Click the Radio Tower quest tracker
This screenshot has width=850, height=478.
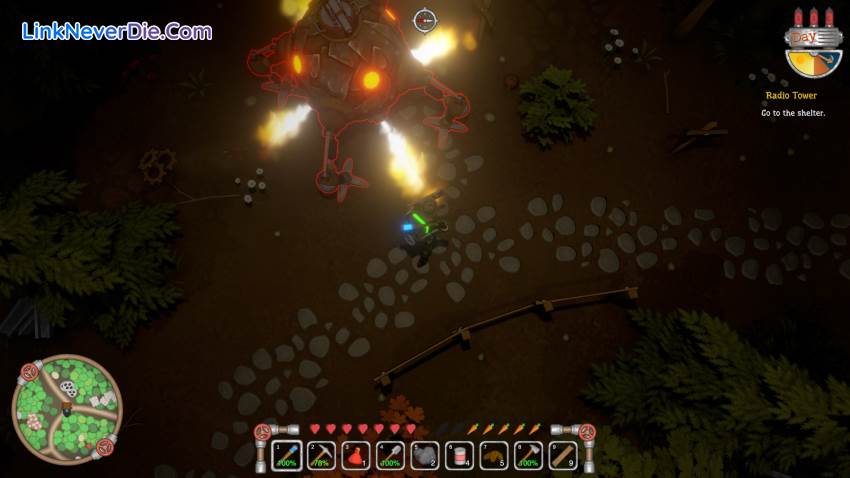pyautogui.click(x=791, y=96)
